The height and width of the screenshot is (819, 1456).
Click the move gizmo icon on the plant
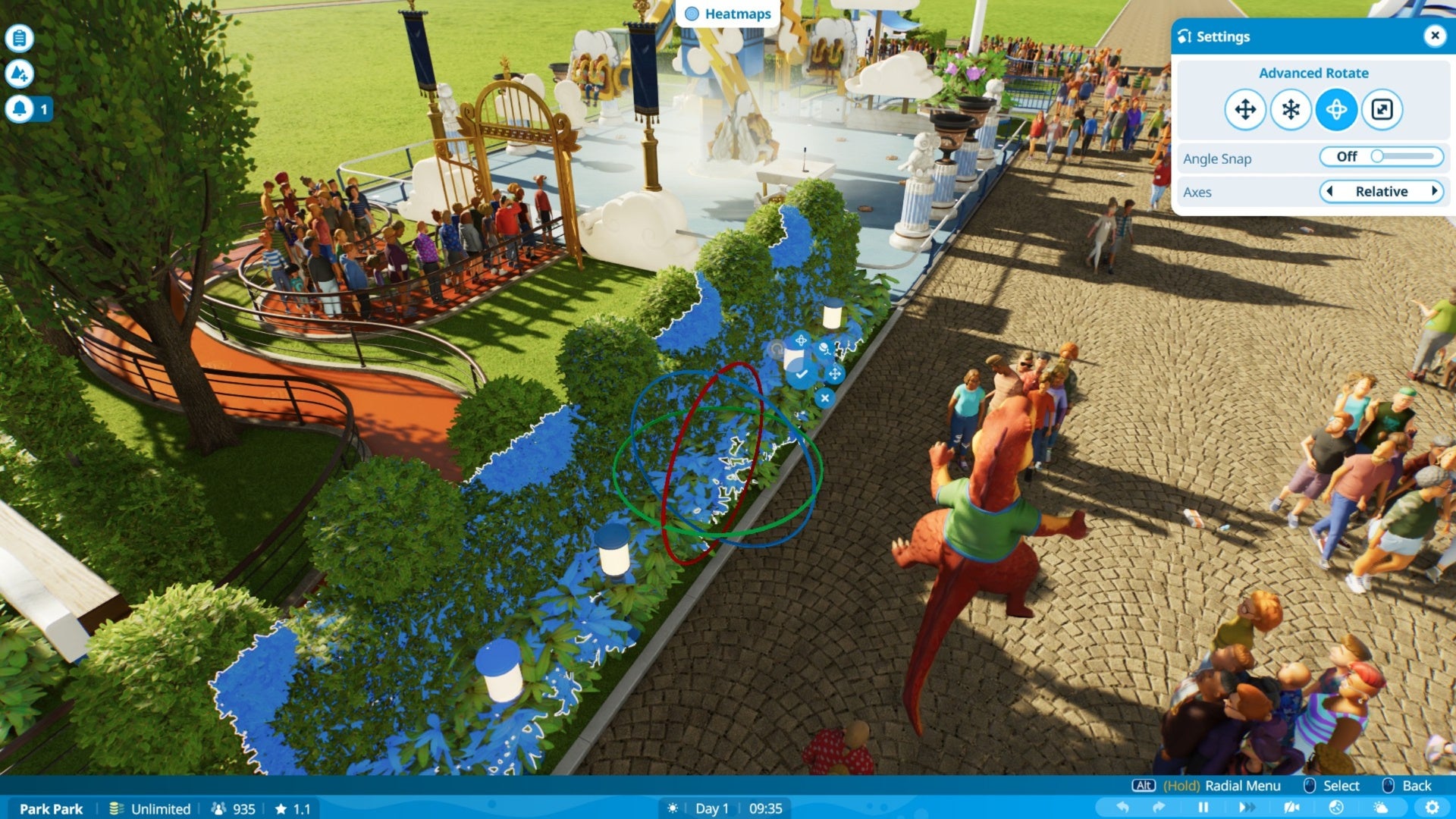(x=835, y=374)
